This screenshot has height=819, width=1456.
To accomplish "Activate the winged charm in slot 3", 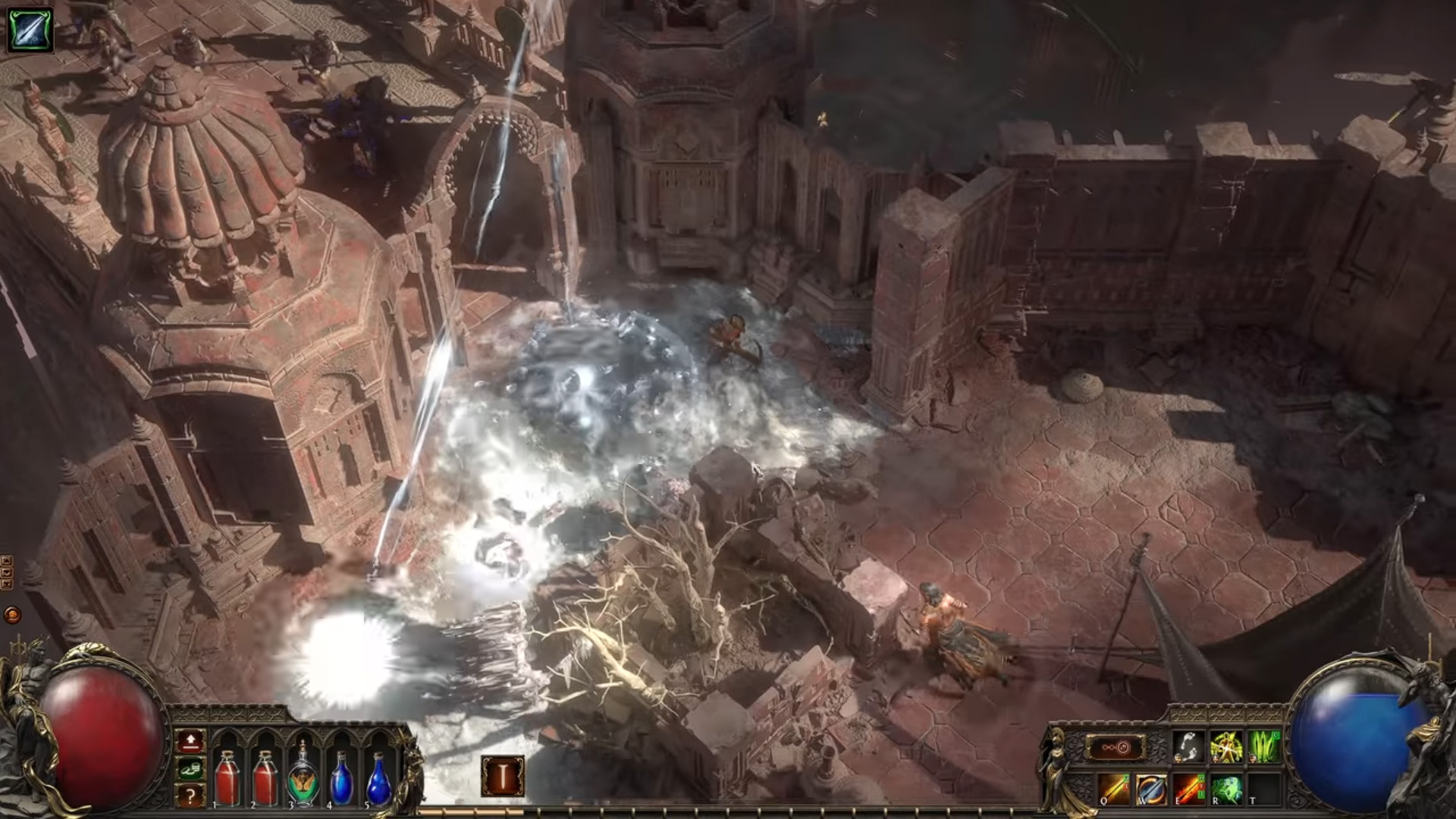I will pyautogui.click(x=303, y=780).
